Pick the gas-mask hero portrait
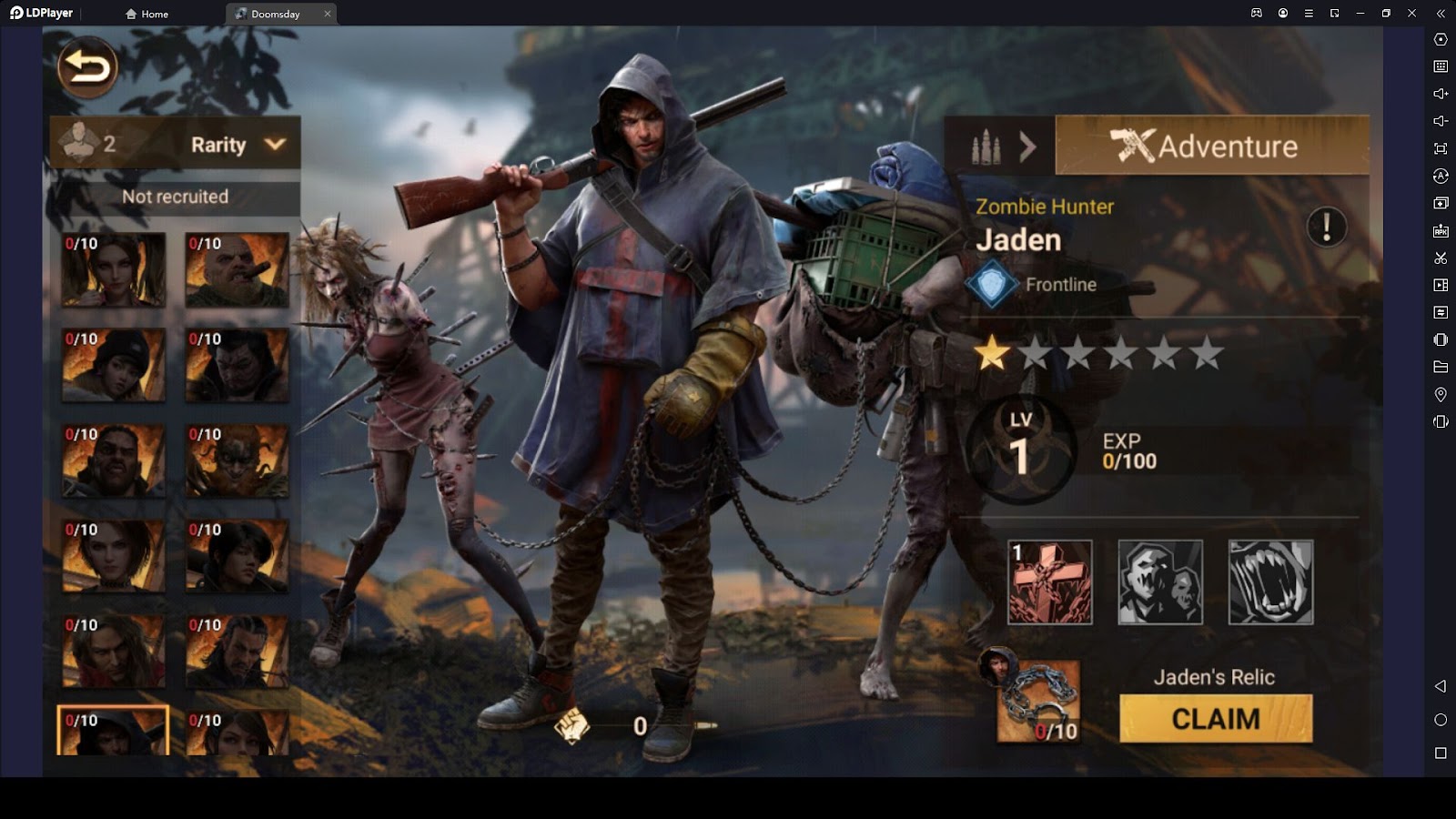The height and width of the screenshot is (819, 1456). pyautogui.click(x=237, y=460)
